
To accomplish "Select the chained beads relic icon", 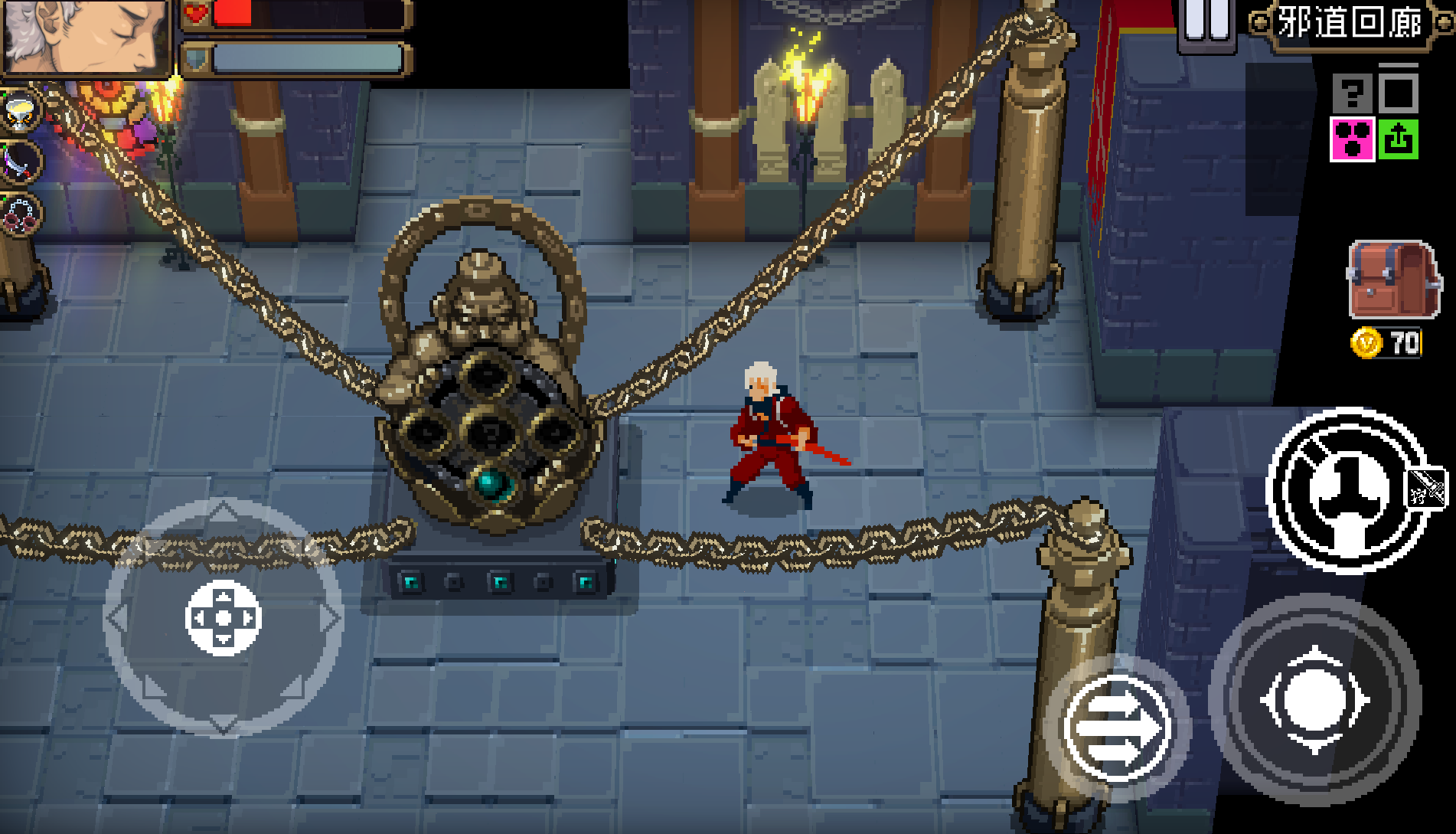I will point(21,214).
